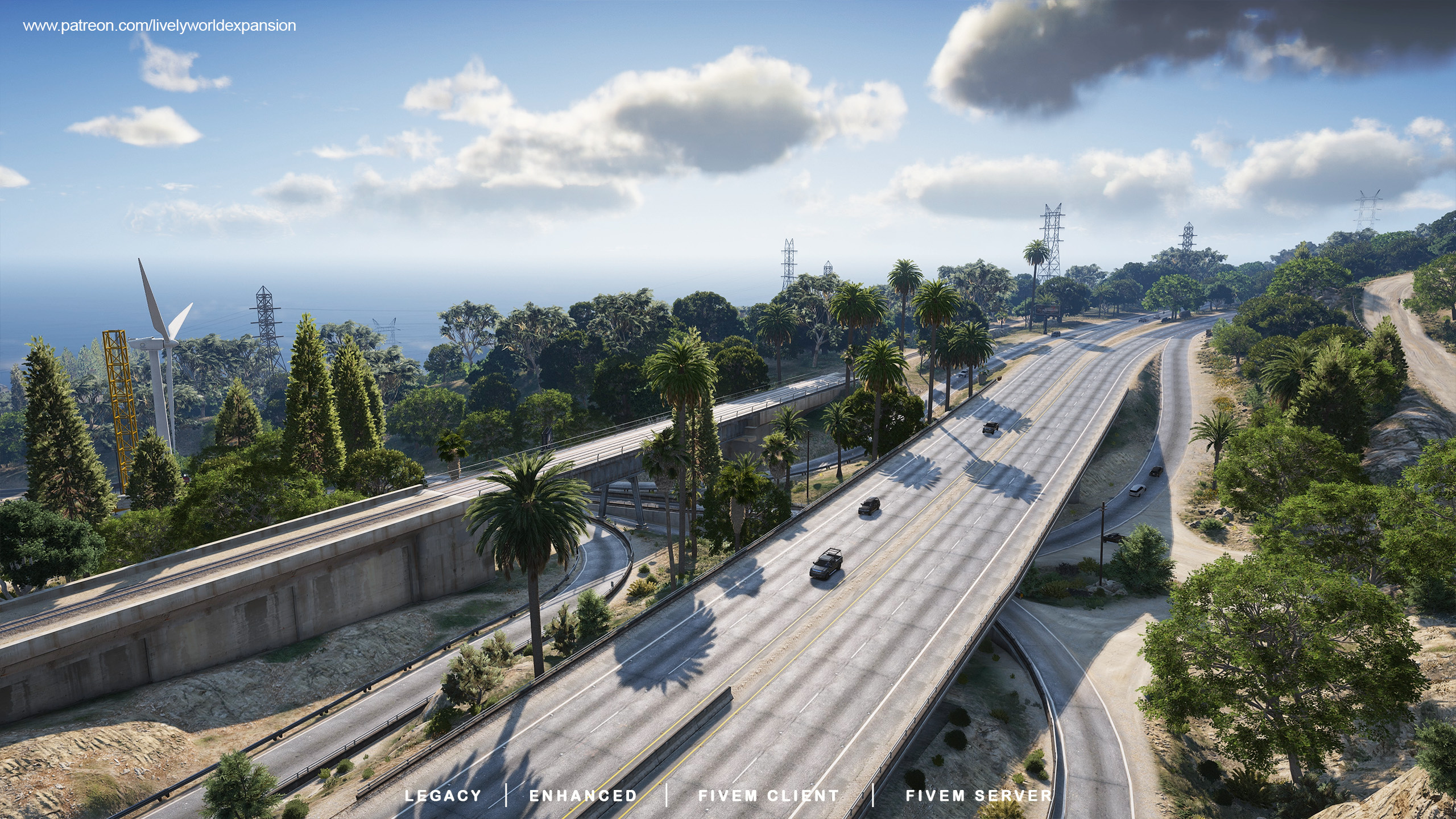Choose the Enhanced version label
The width and height of the screenshot is (1456, 819).
click(583, 796)
